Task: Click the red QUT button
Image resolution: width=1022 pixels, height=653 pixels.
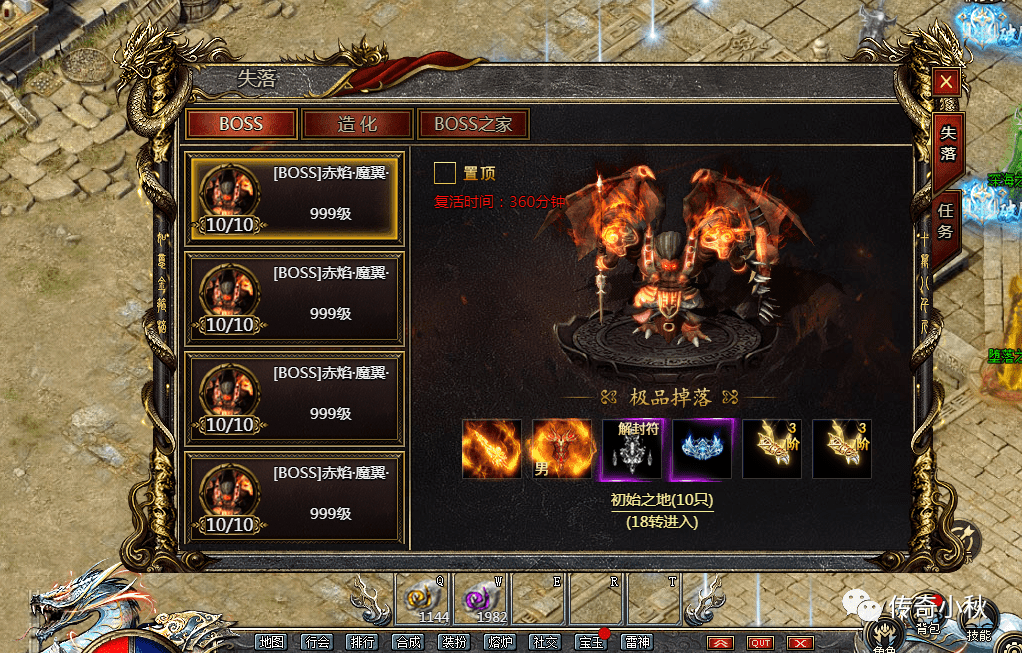Action: pos(761,642)
